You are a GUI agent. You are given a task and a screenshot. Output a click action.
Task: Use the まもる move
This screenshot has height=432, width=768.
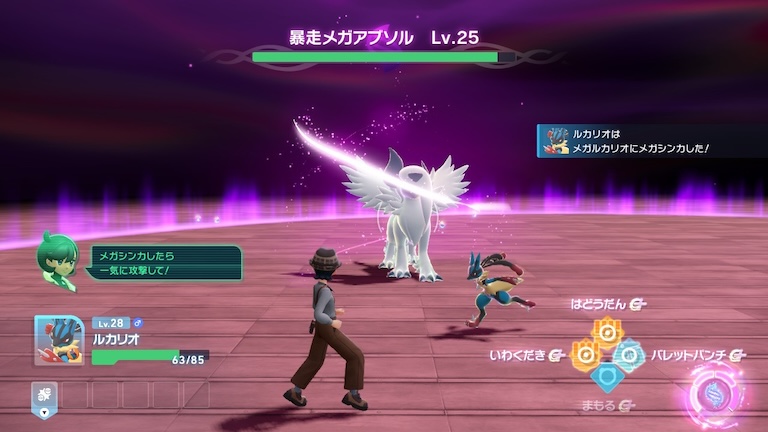click(606, 377)
